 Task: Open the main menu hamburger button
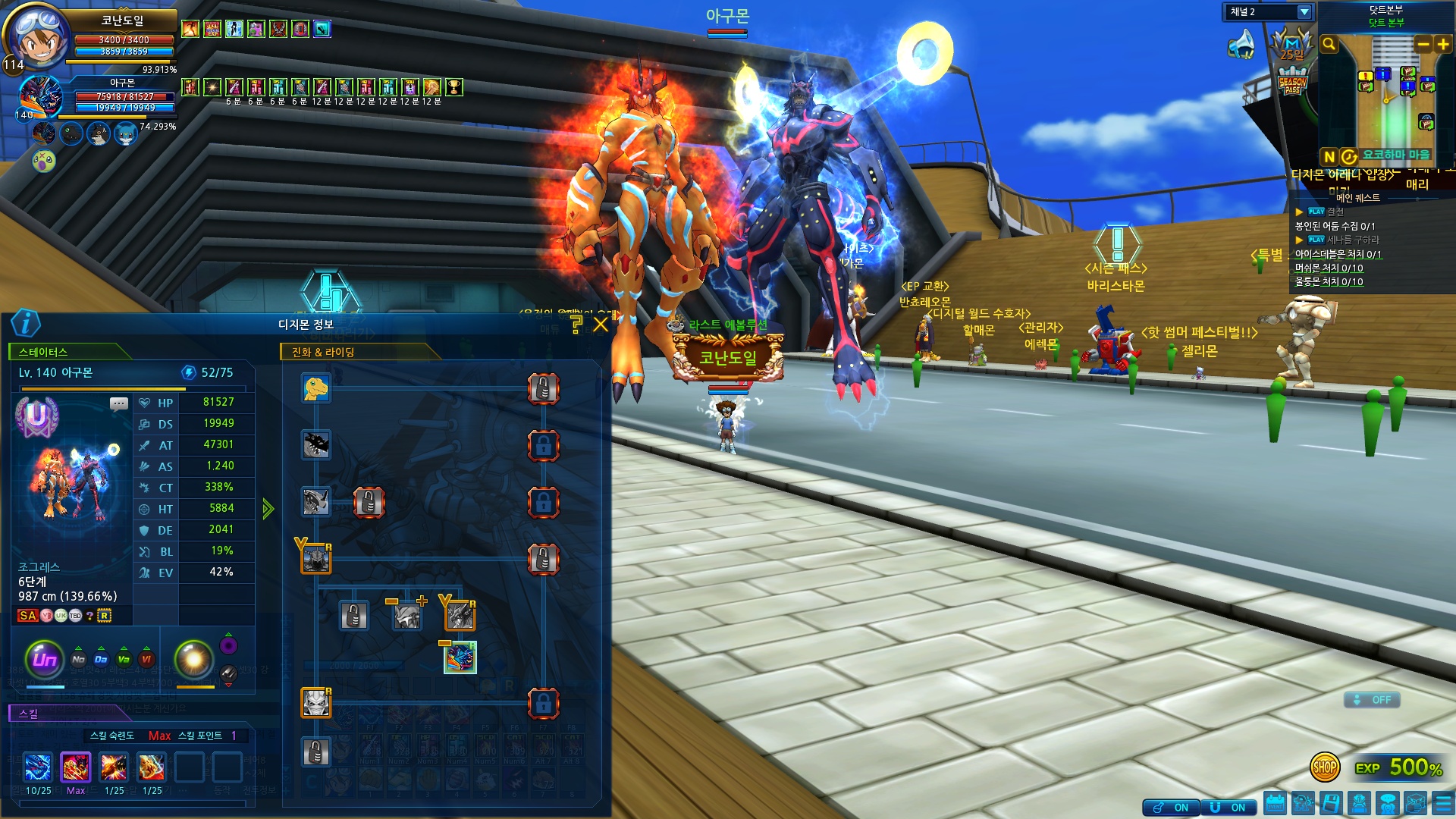1443,803
